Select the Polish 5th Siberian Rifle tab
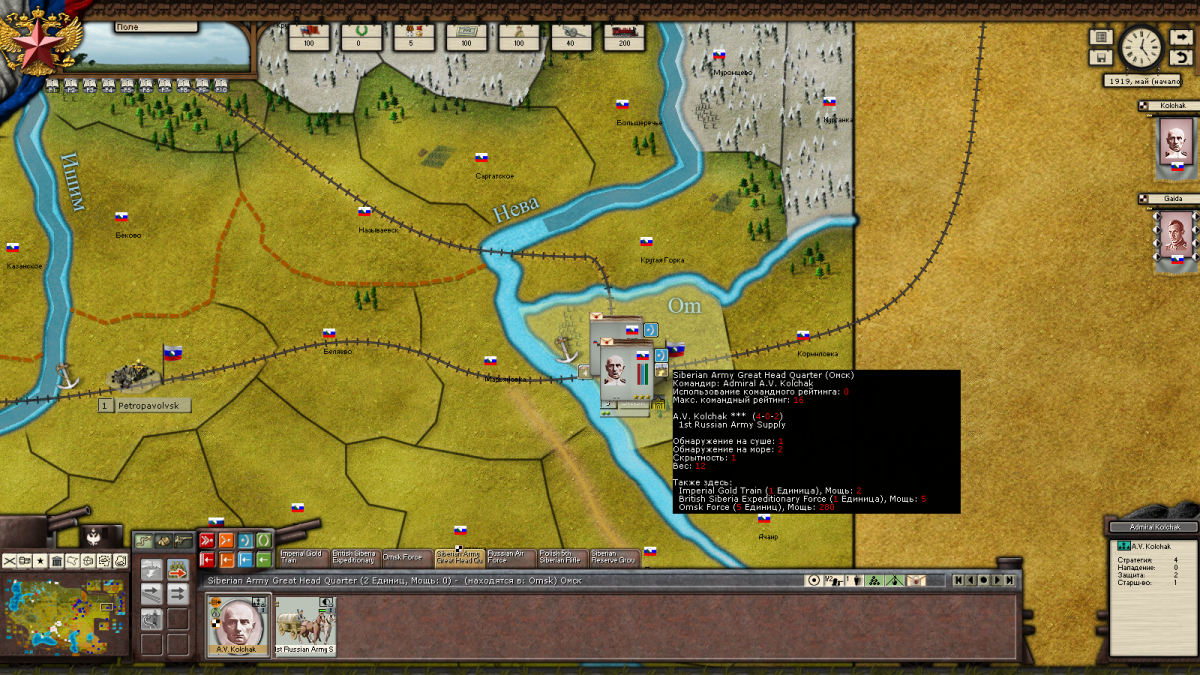 click(560, 557)
